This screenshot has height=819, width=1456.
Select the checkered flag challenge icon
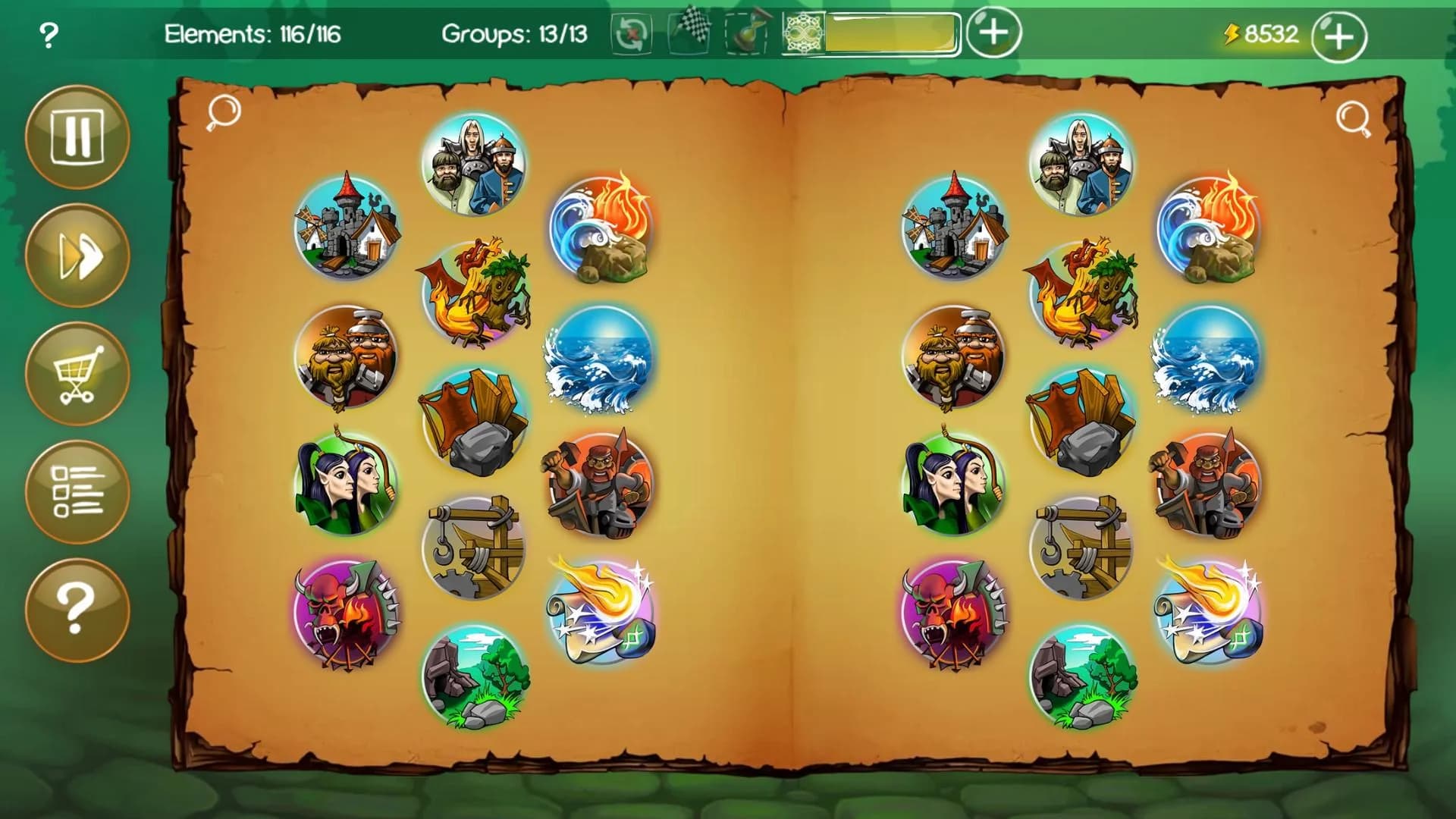click(x=688, y=32)
